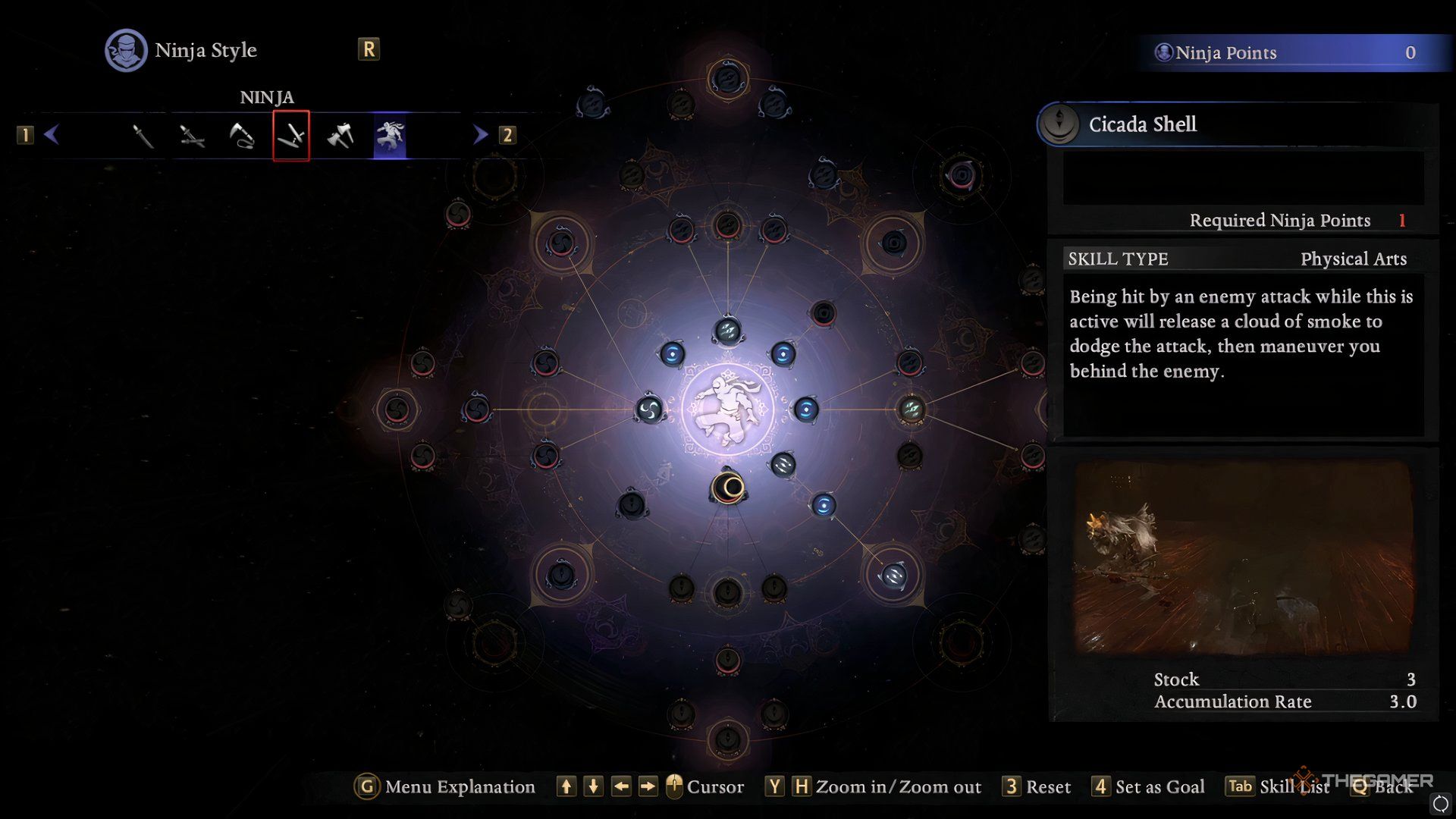This screenshot has height=819, width=1456.
Task: Switch to the dual swords tab
Action: coord(192,136)
